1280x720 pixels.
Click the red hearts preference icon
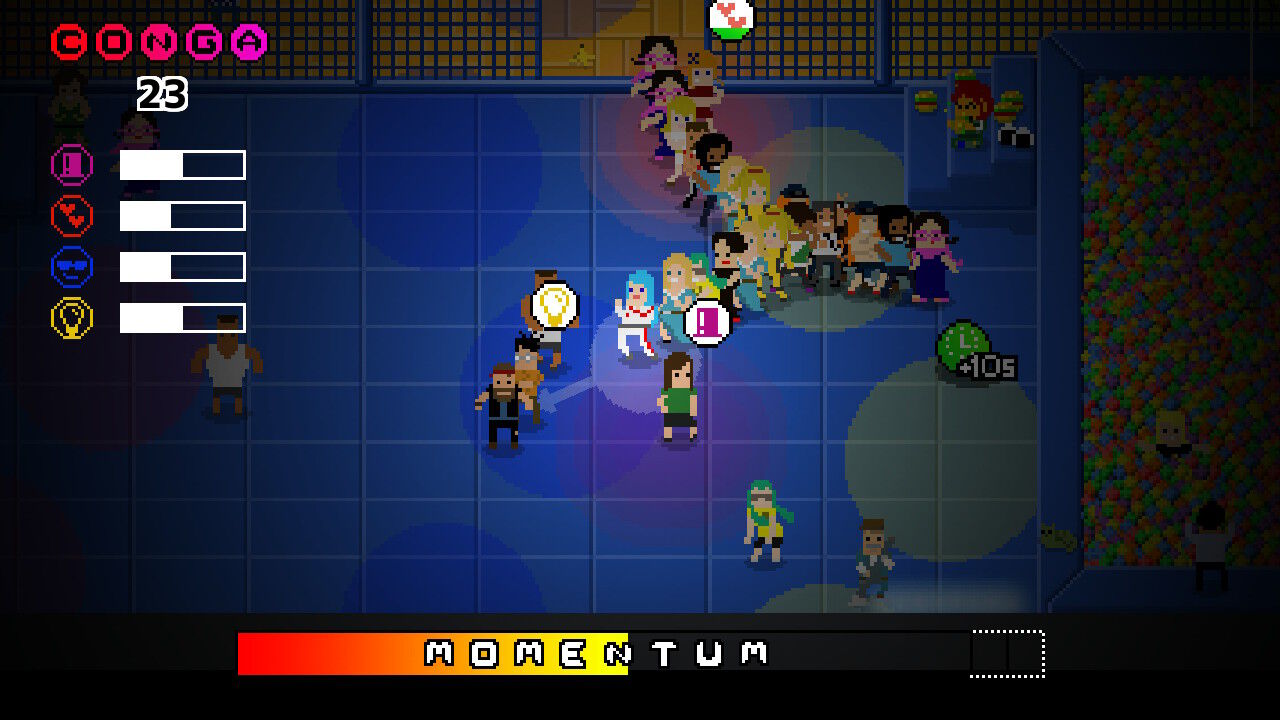click(x=71, y=215)
